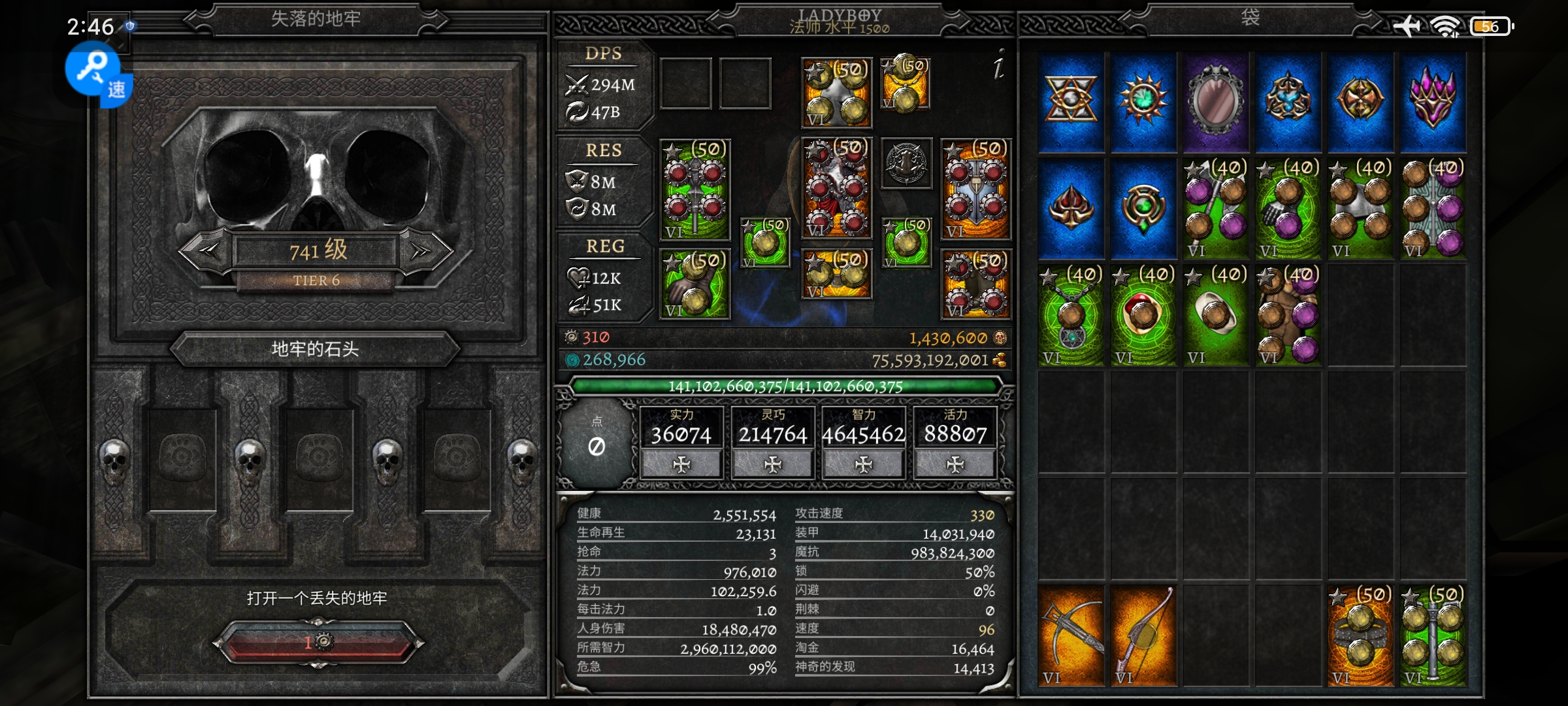Select the hexagram rune item in bag
Image resolution: width=1568 pixels, height=706 pixels.
click(x=1071, y=101)
